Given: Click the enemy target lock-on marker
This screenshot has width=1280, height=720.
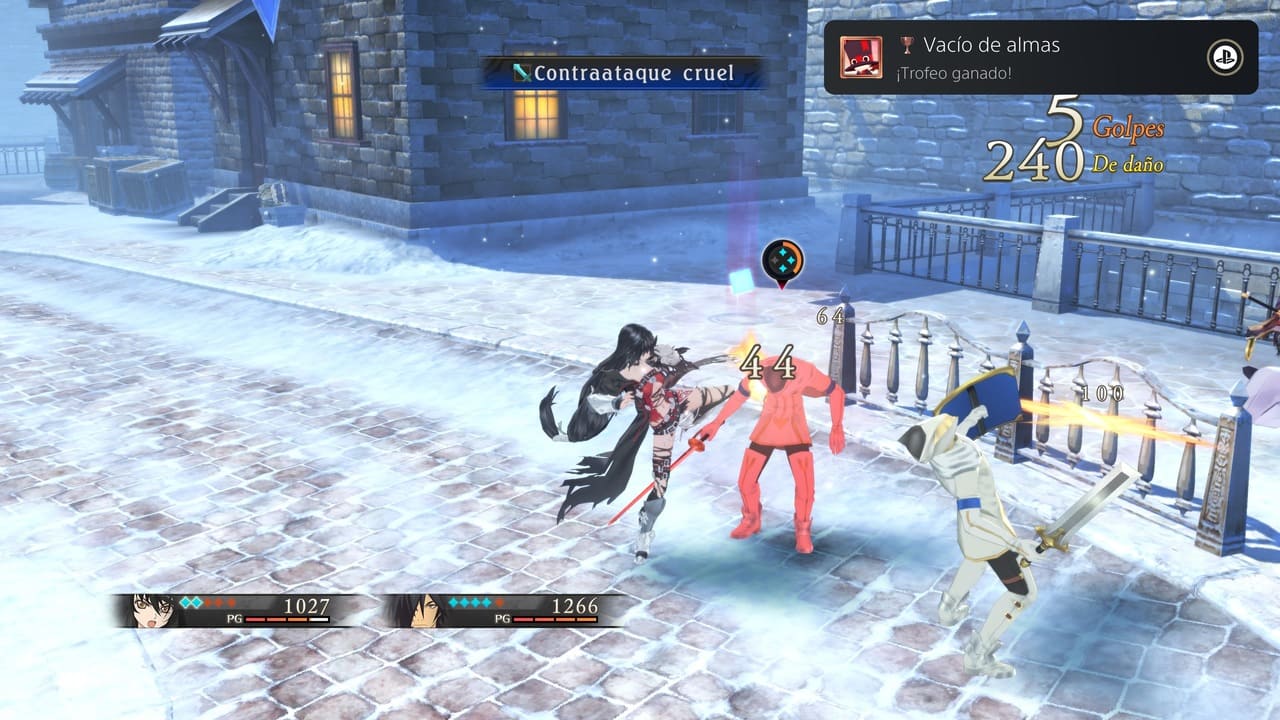Looking at the screenshot, I should [782, 262].
